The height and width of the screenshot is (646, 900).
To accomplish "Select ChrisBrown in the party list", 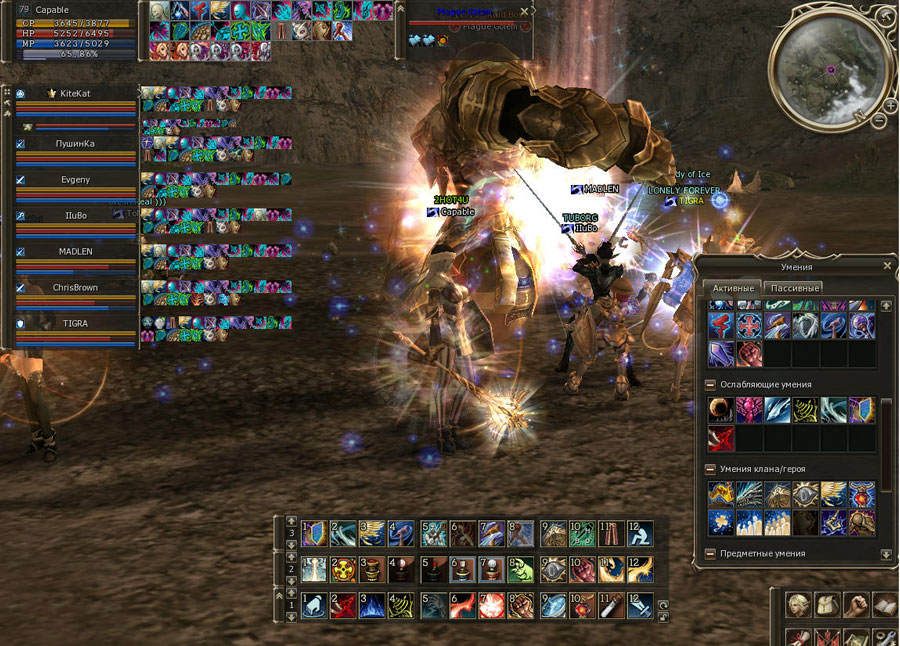I will click(x=76, y=287).
